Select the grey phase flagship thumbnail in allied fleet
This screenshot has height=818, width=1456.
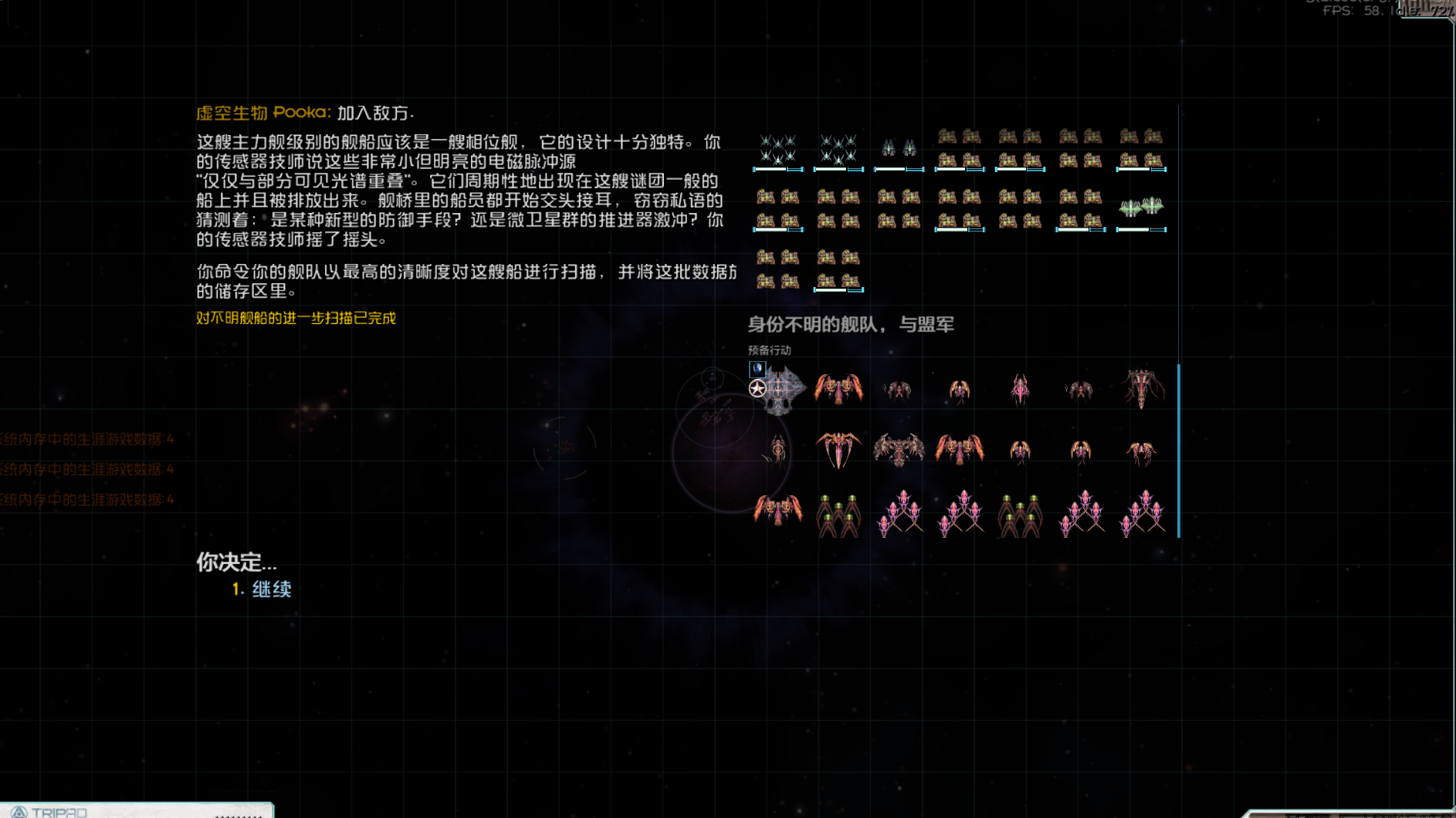pos(784,390)
